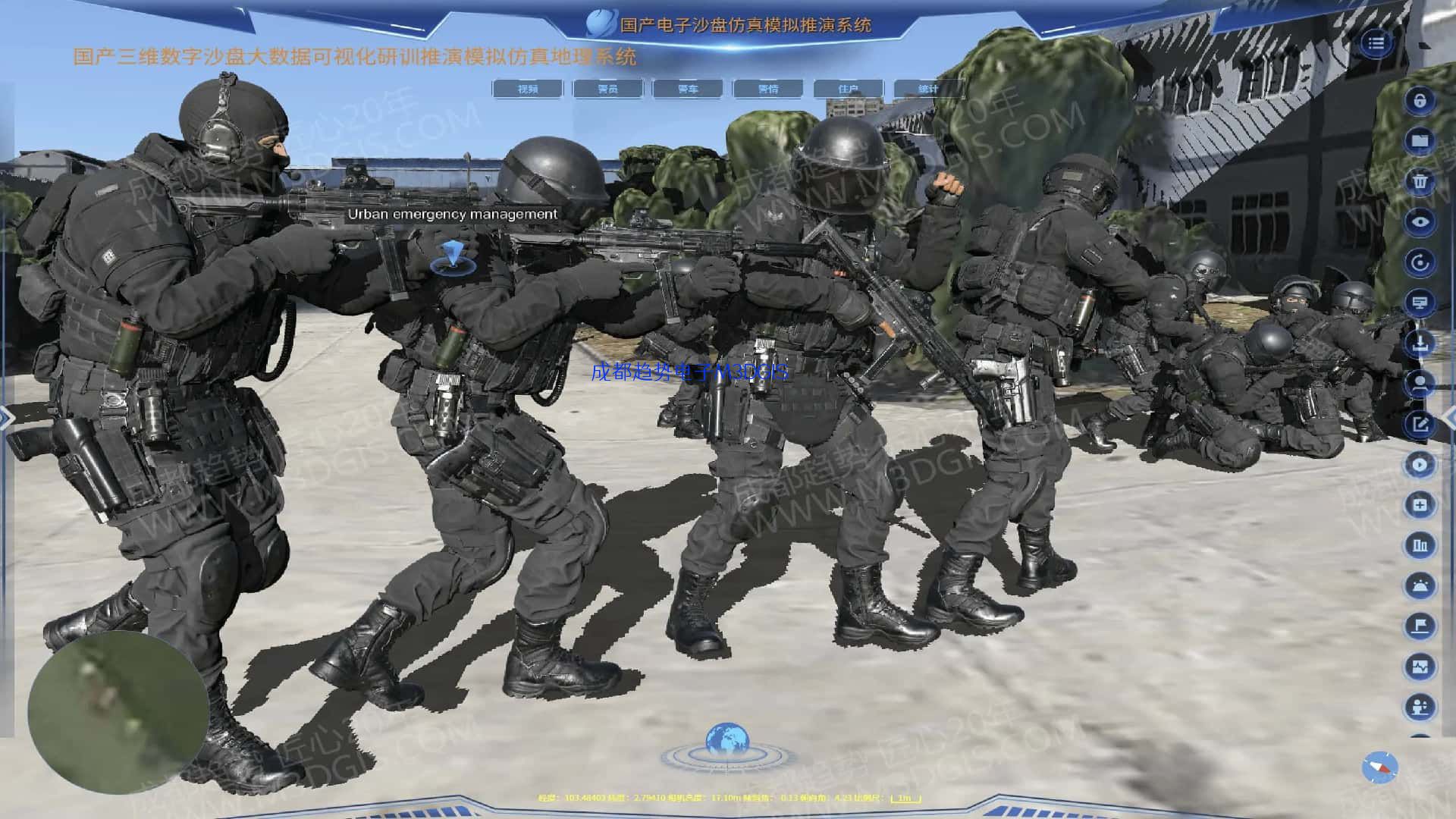Viewport: 1456px width, 819px height.
Task: Switch to the 统计 statistics tab
Action: [x=927, y=89]
